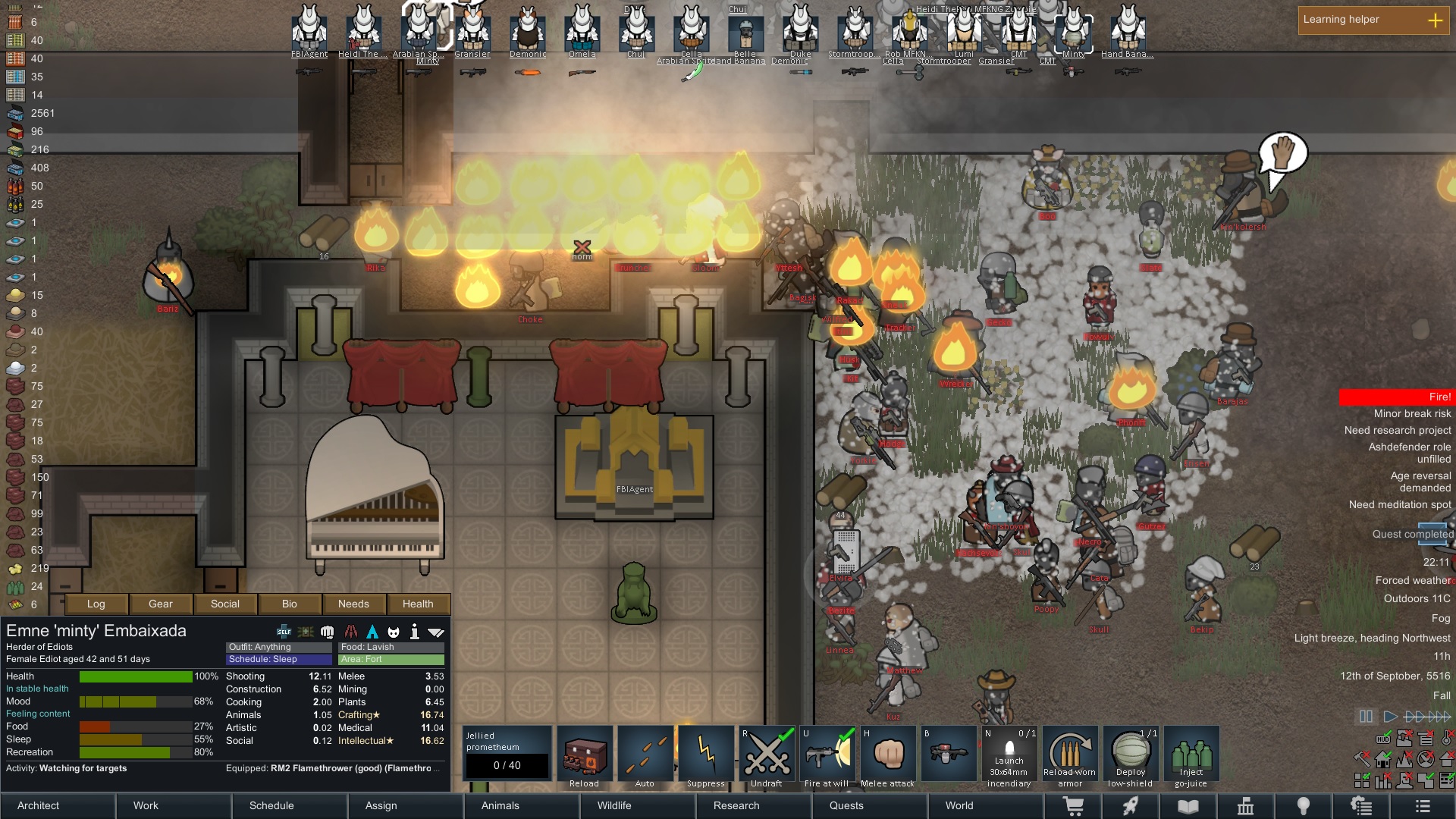
Task: Switch to the Health tab
Action: (419, 604)
